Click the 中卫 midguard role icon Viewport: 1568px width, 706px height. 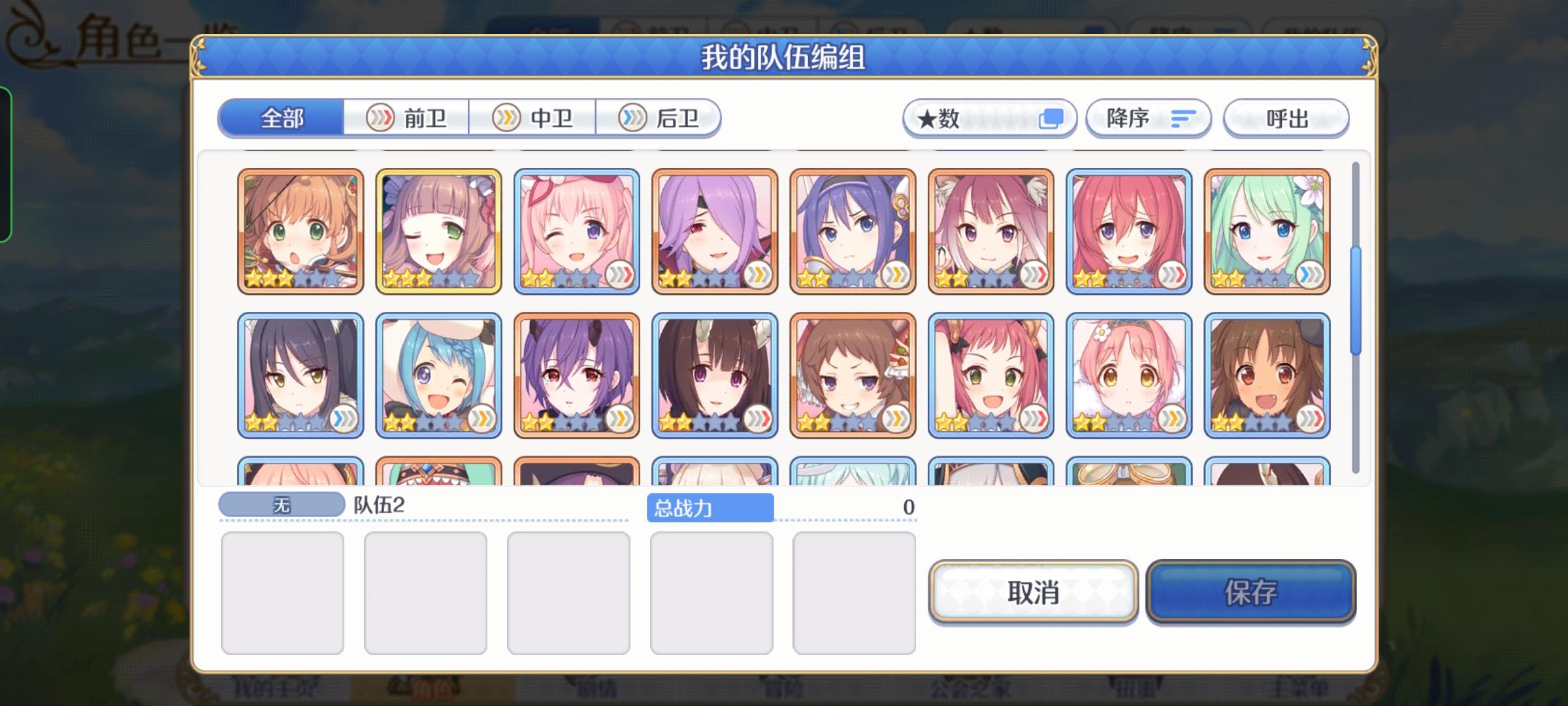[x=506, y=118]
